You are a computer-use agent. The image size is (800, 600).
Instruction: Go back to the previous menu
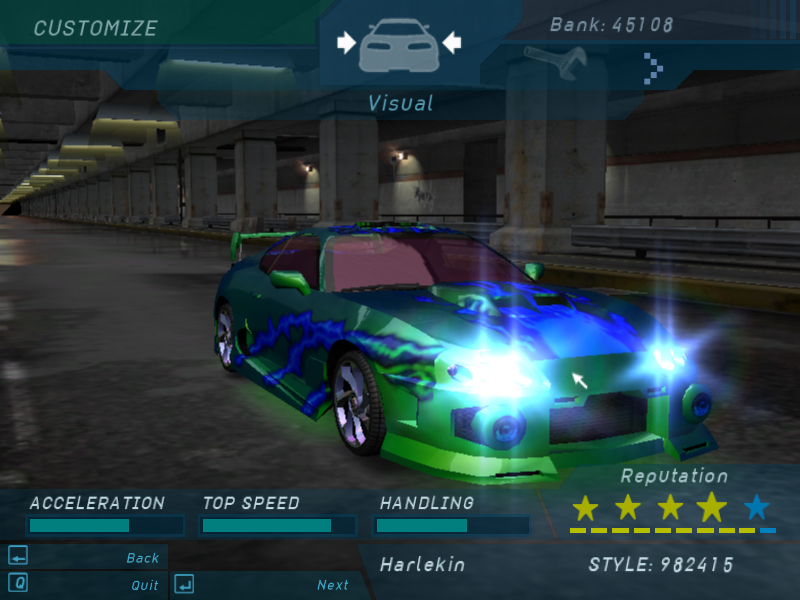[142, 558]
